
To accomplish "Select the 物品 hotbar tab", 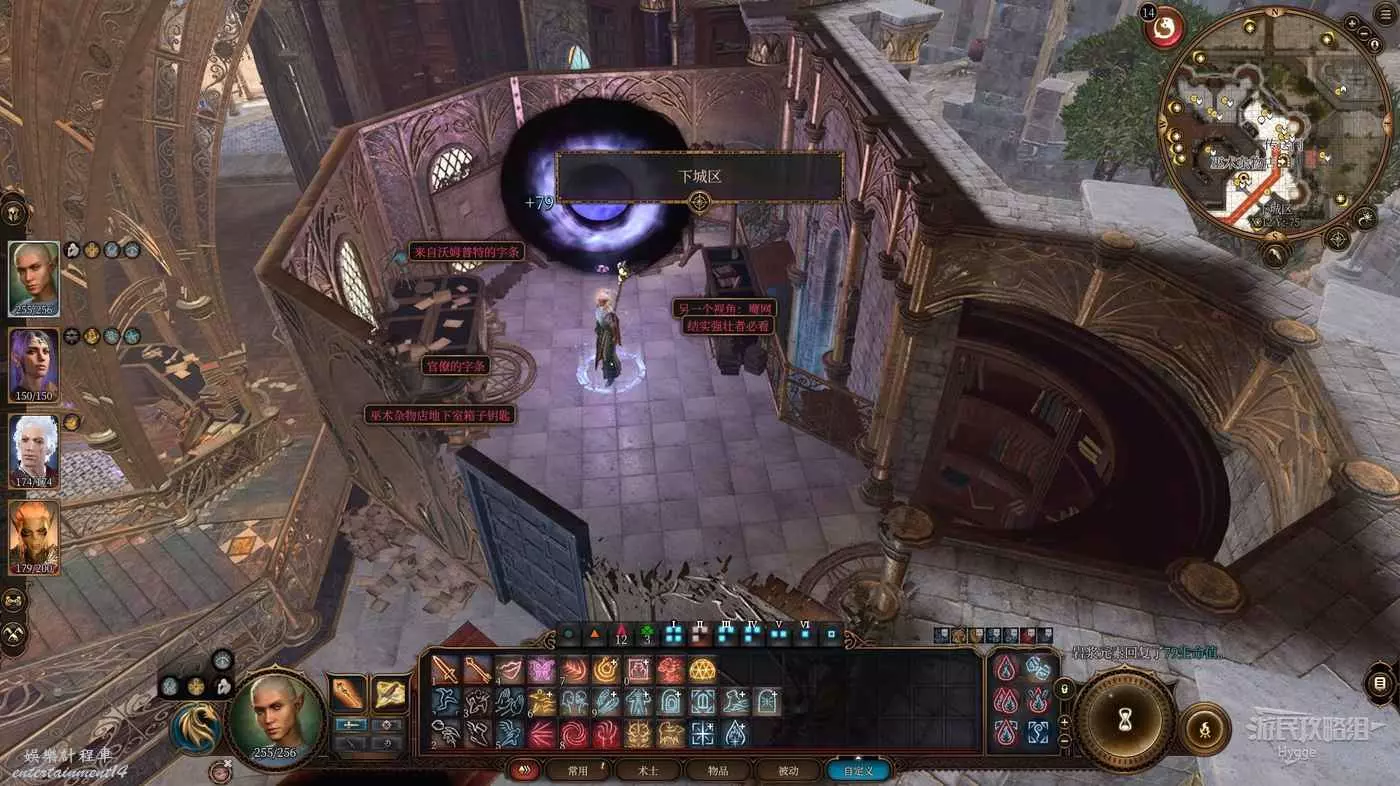I will point(718,771).
